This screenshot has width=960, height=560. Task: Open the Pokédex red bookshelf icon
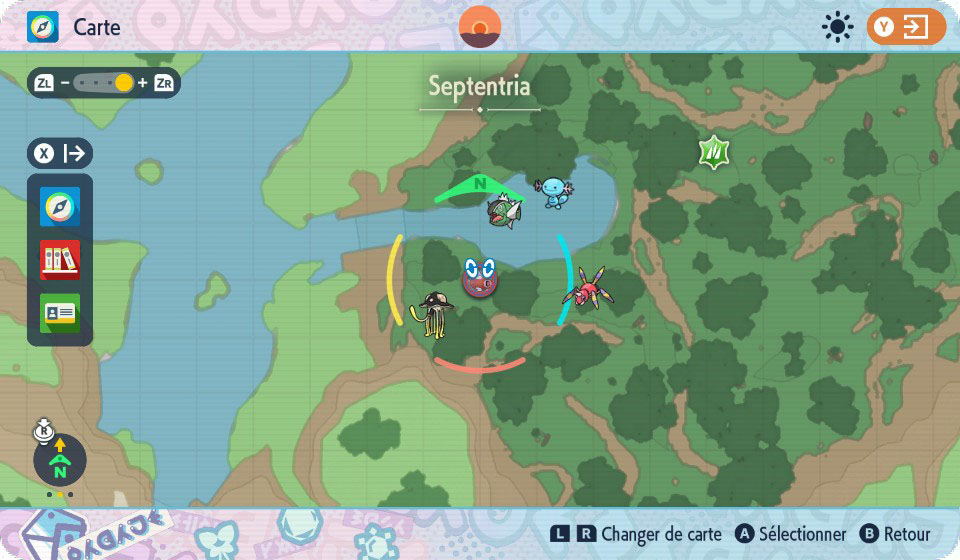(60, 260)
